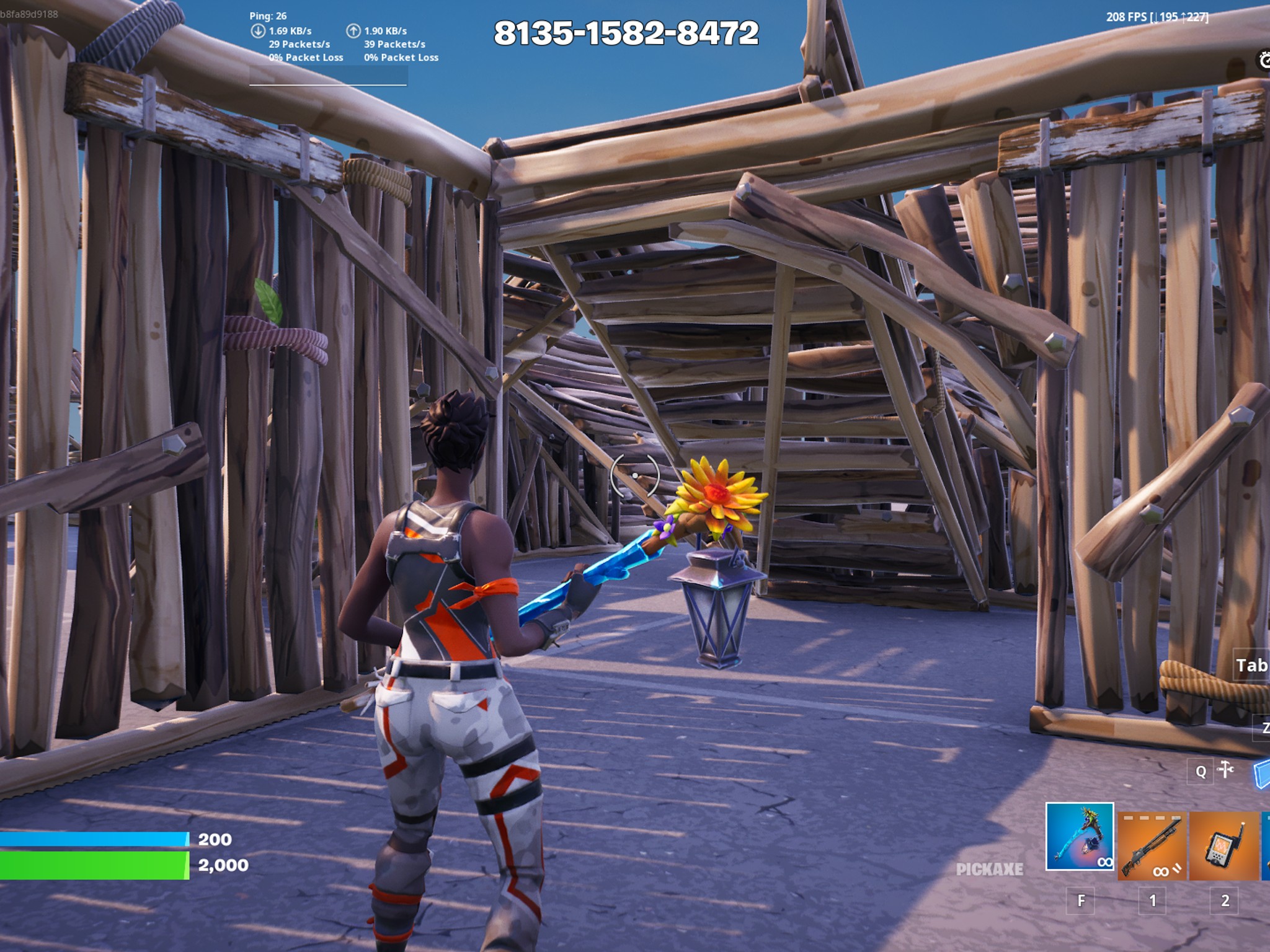Viewport: 1270px width, 952px height.
Task: Select the pickaxe hotbar slot
Action: click(x=1079, y=837)
